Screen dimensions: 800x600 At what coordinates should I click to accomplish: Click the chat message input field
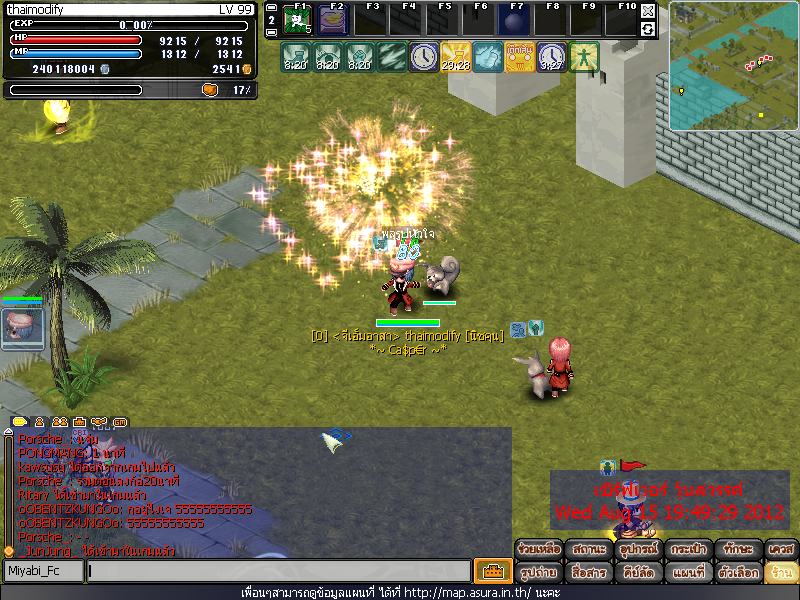pyautogui.click(x=278, y=571)
